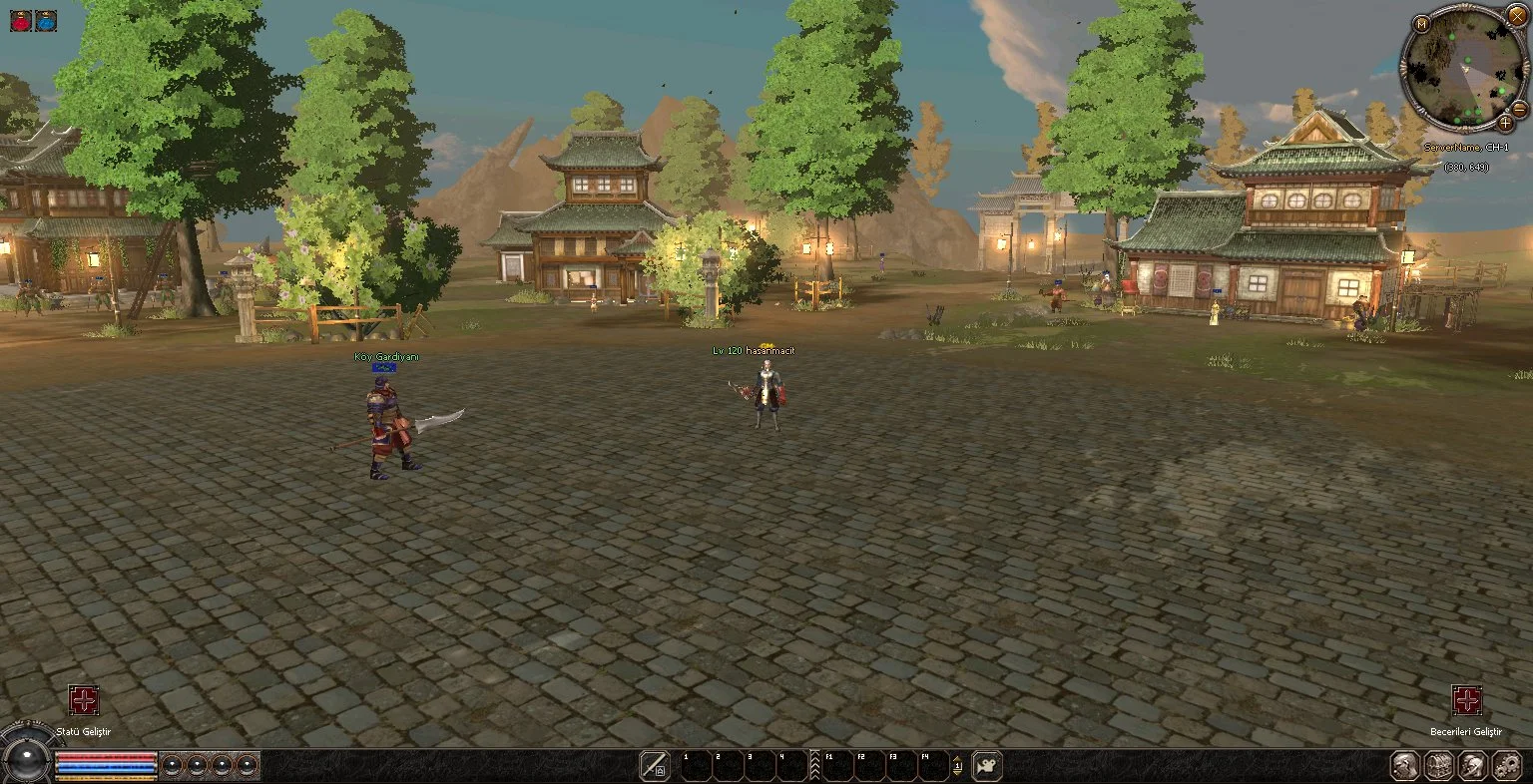
Task: Zoom out the minimap with the minus button
Action: (x=1519, y=108)
